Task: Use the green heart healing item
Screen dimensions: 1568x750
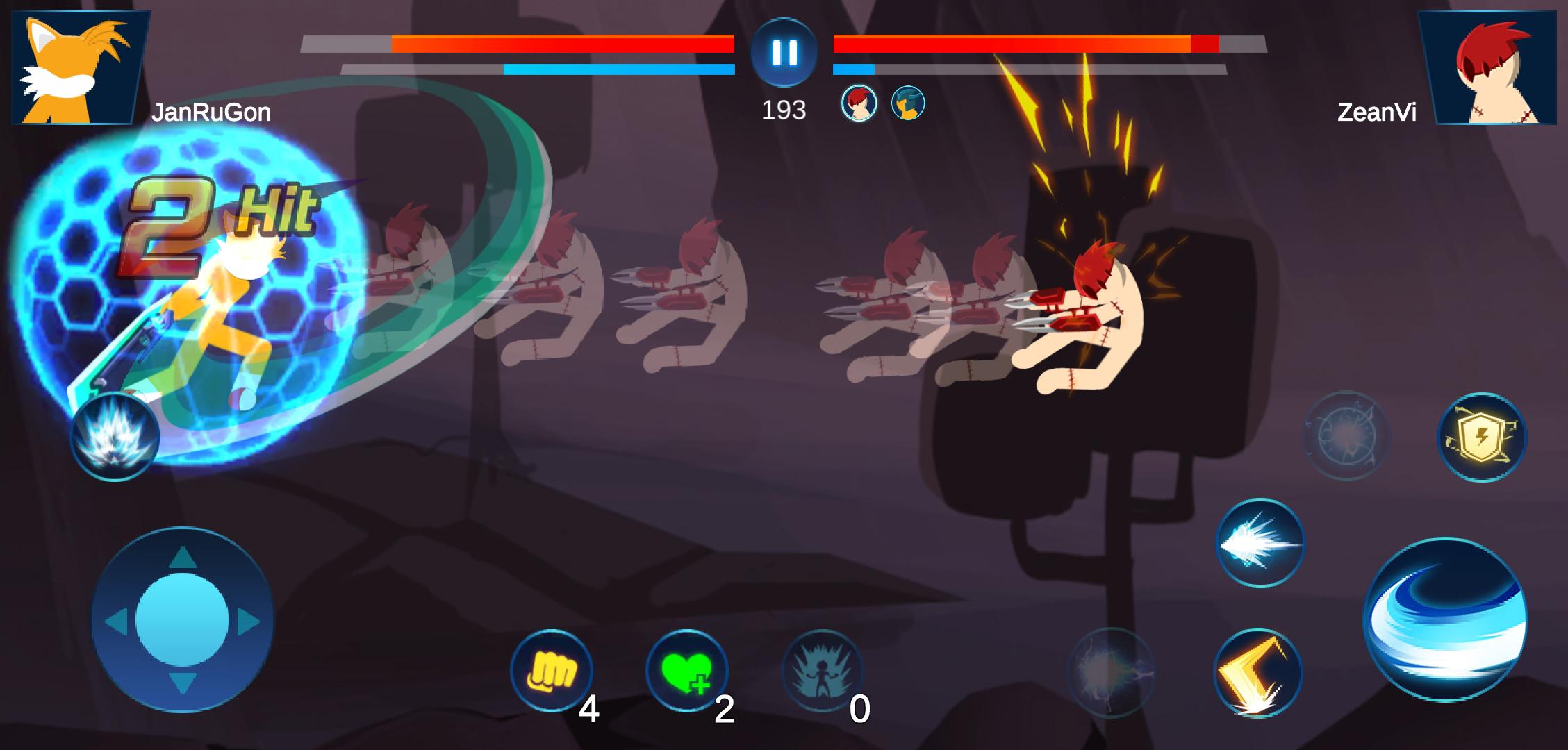Action: point(686,670)
